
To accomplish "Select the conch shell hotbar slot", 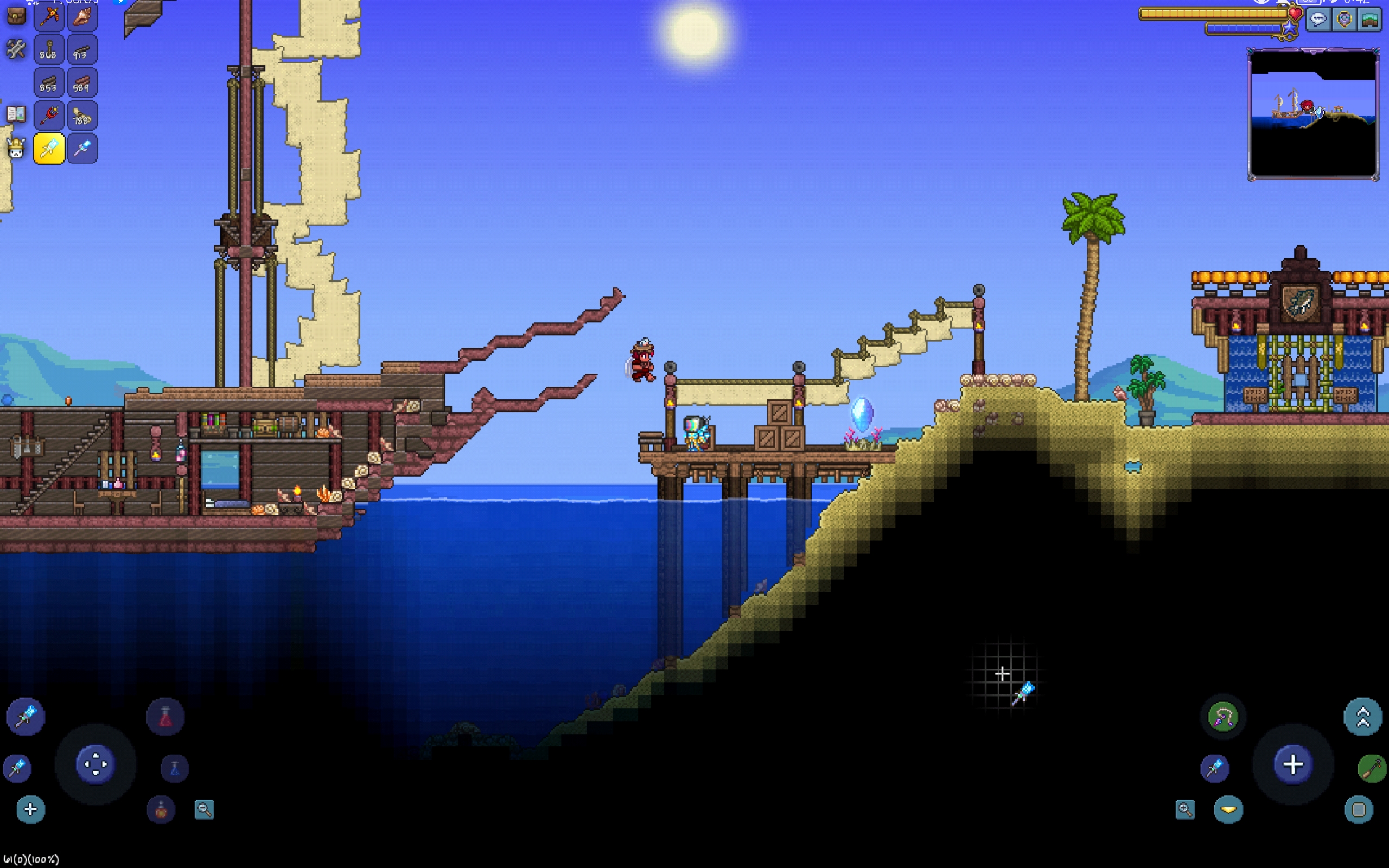I will pyautogui.click(x=82, y=16).
